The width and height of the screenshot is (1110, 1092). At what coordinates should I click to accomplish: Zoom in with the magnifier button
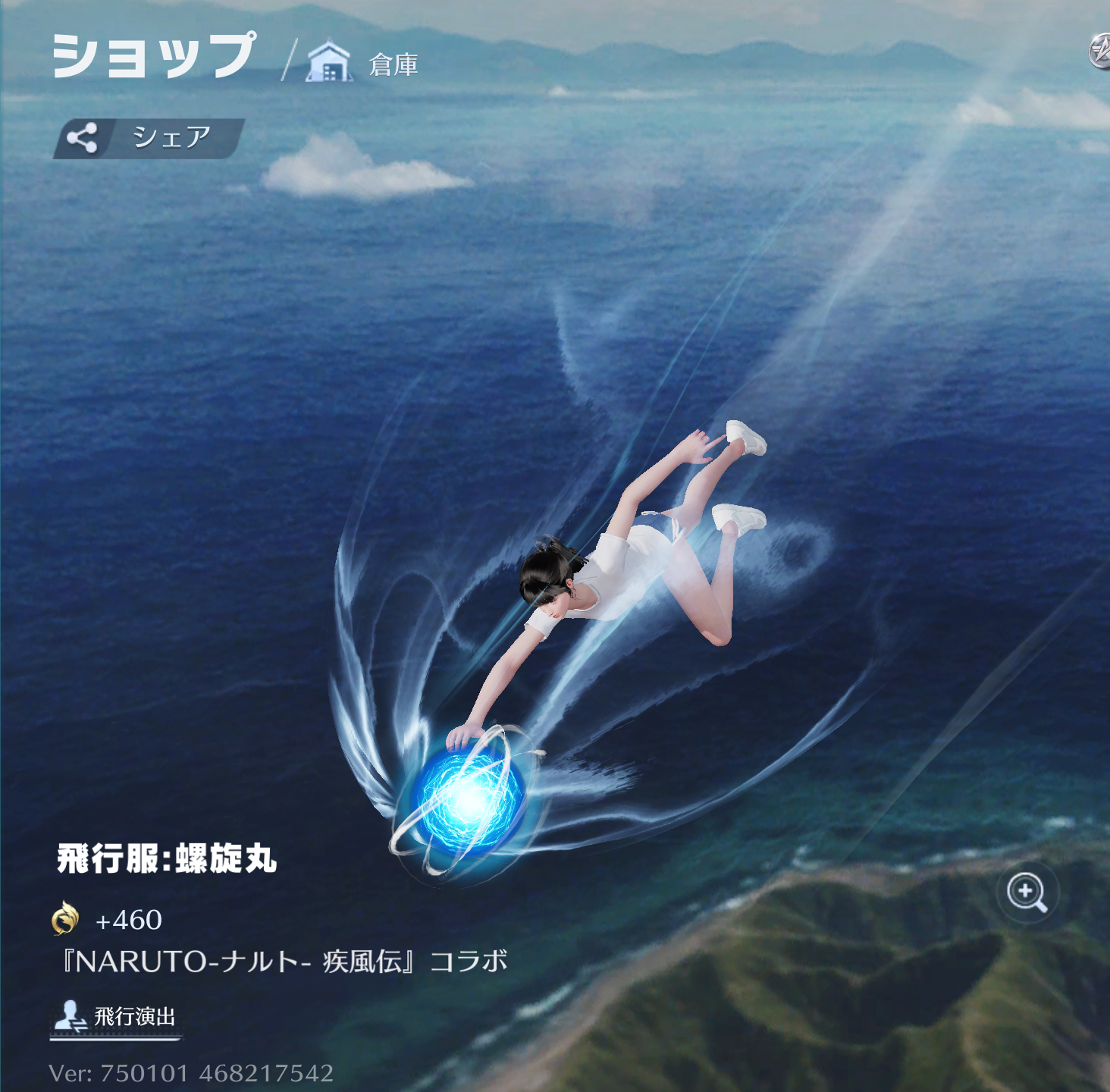point(1027,892)
